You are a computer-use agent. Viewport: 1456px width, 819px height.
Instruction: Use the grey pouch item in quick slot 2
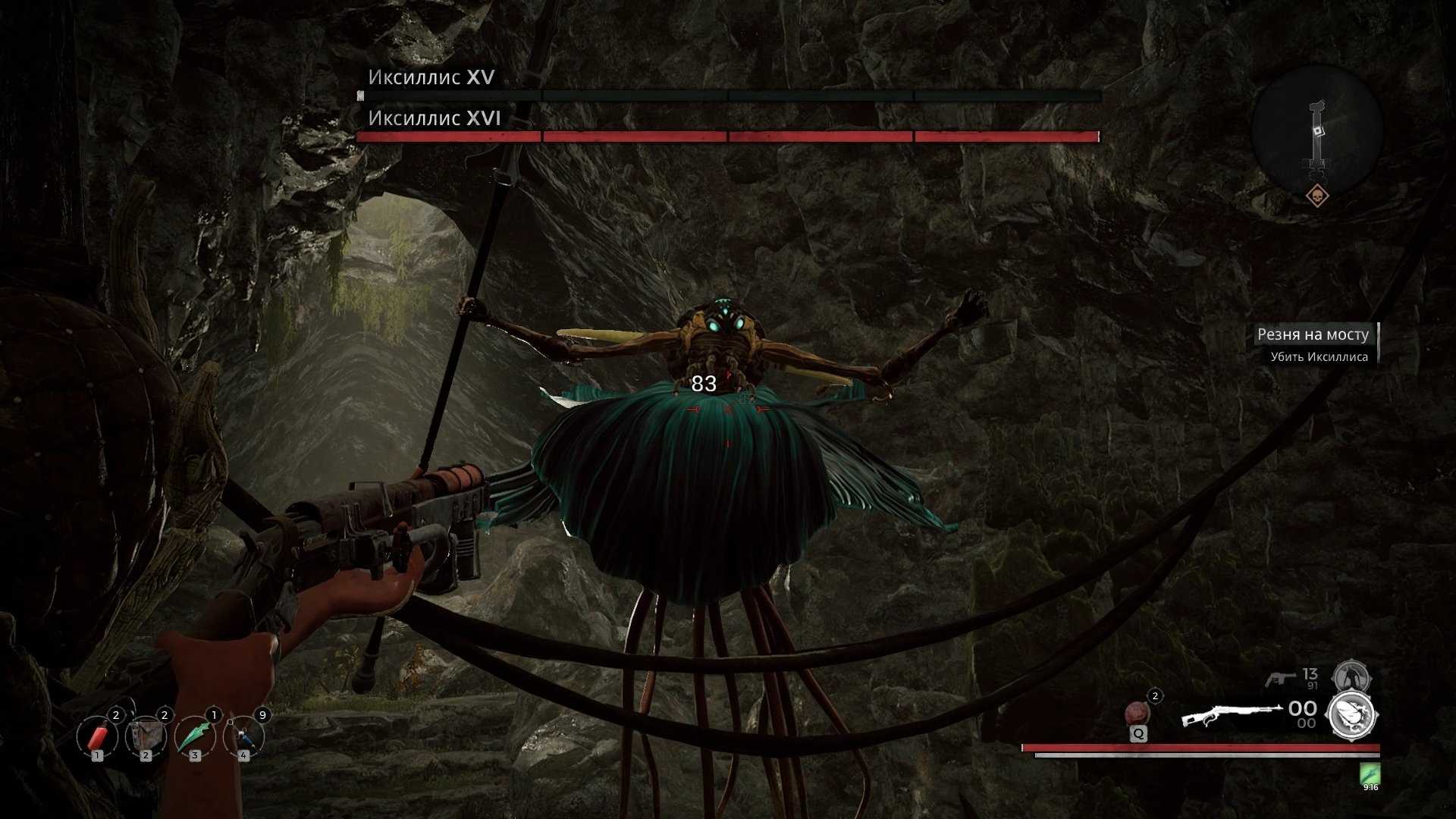pos(146,736)
